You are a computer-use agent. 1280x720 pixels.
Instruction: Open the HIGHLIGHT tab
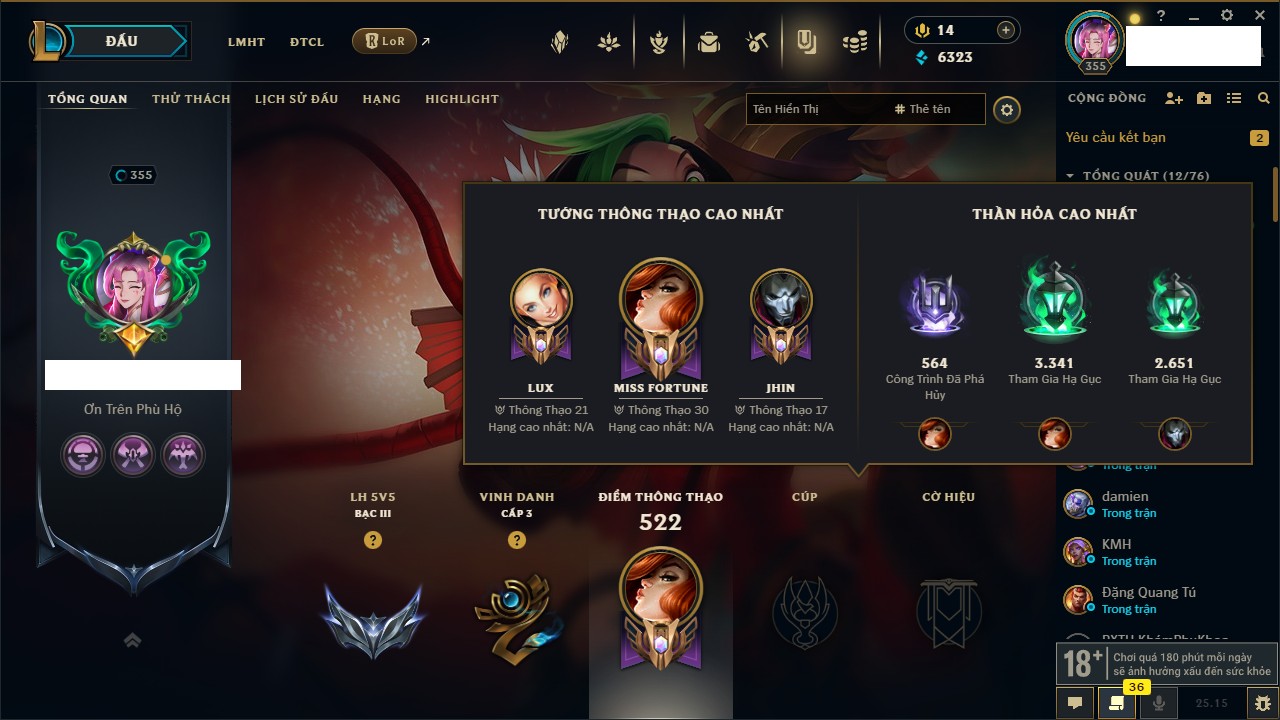461,99
